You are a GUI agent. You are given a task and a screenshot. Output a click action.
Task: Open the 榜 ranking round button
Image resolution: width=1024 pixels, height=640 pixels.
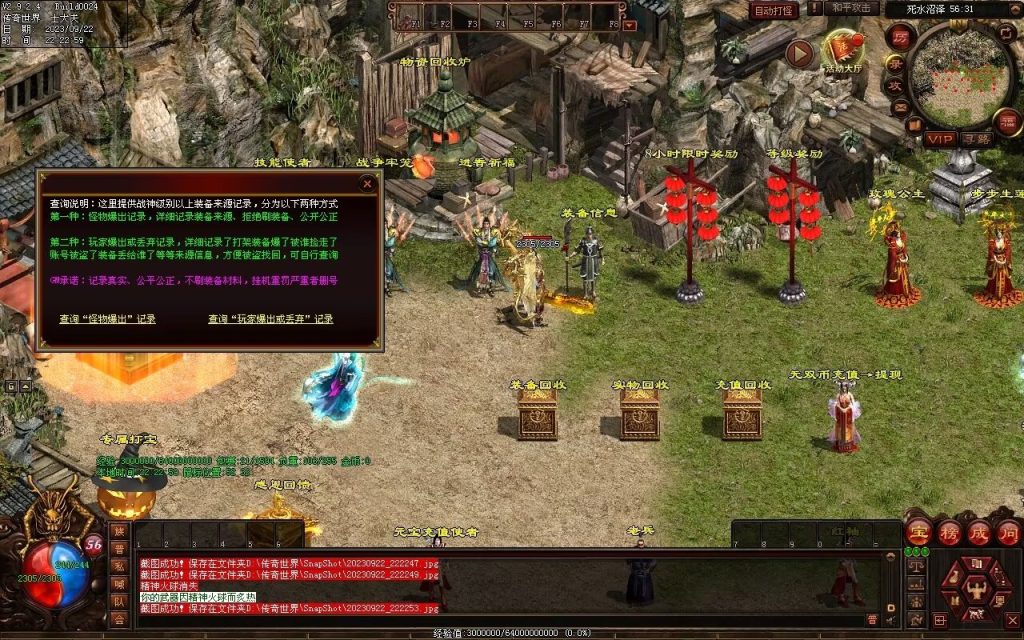[x=948, y=532]
